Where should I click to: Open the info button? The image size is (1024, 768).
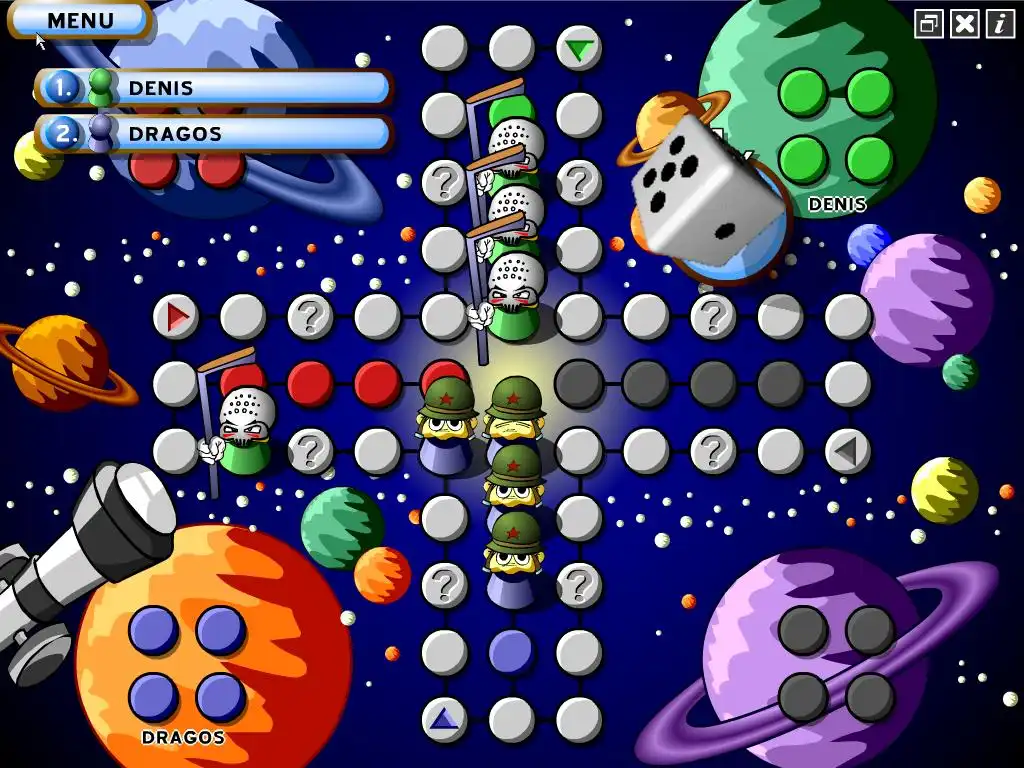pyautogui.click(x=1000, y=24)
